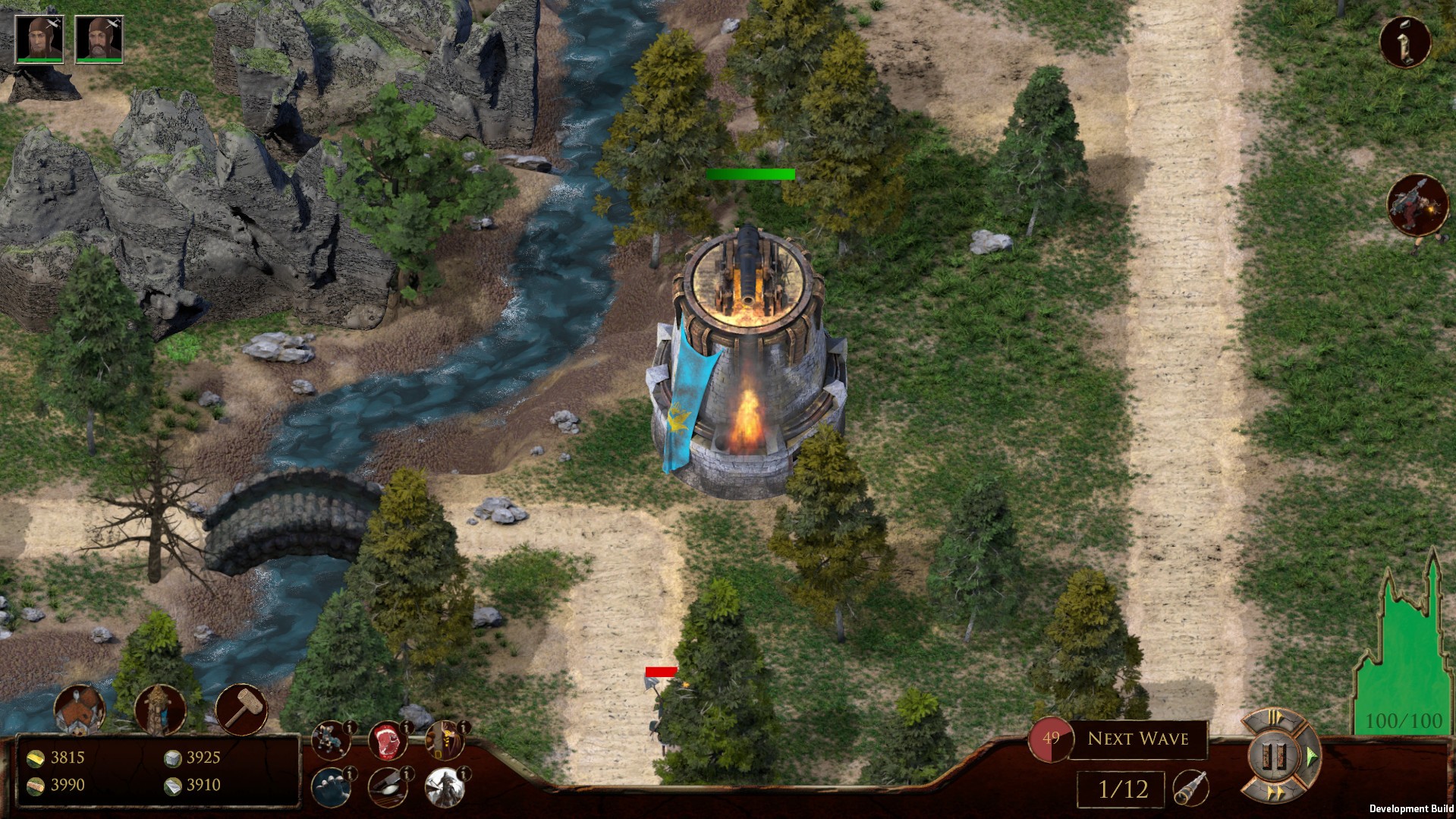Switch to fast-forward speed
This screenshot has width=1456, height=819.
coord(1275,794)
